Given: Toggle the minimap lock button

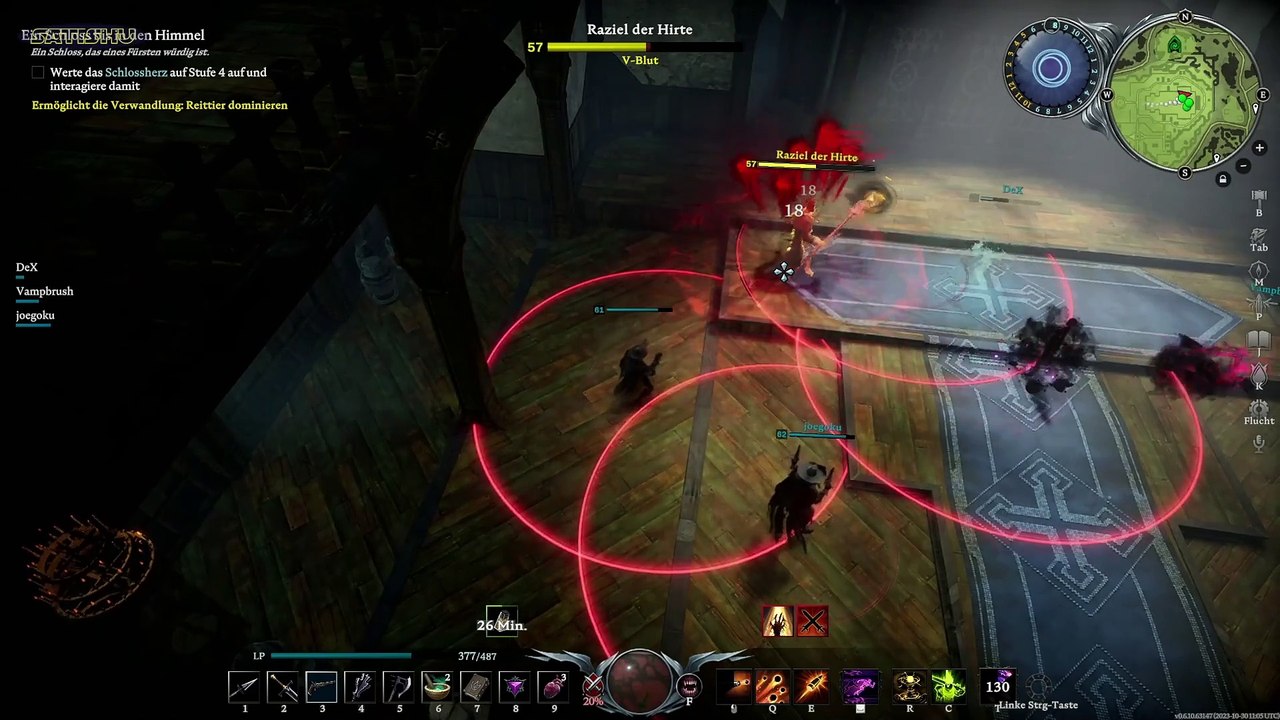Looking at the screenshot, I should (x=1222, y=180).
